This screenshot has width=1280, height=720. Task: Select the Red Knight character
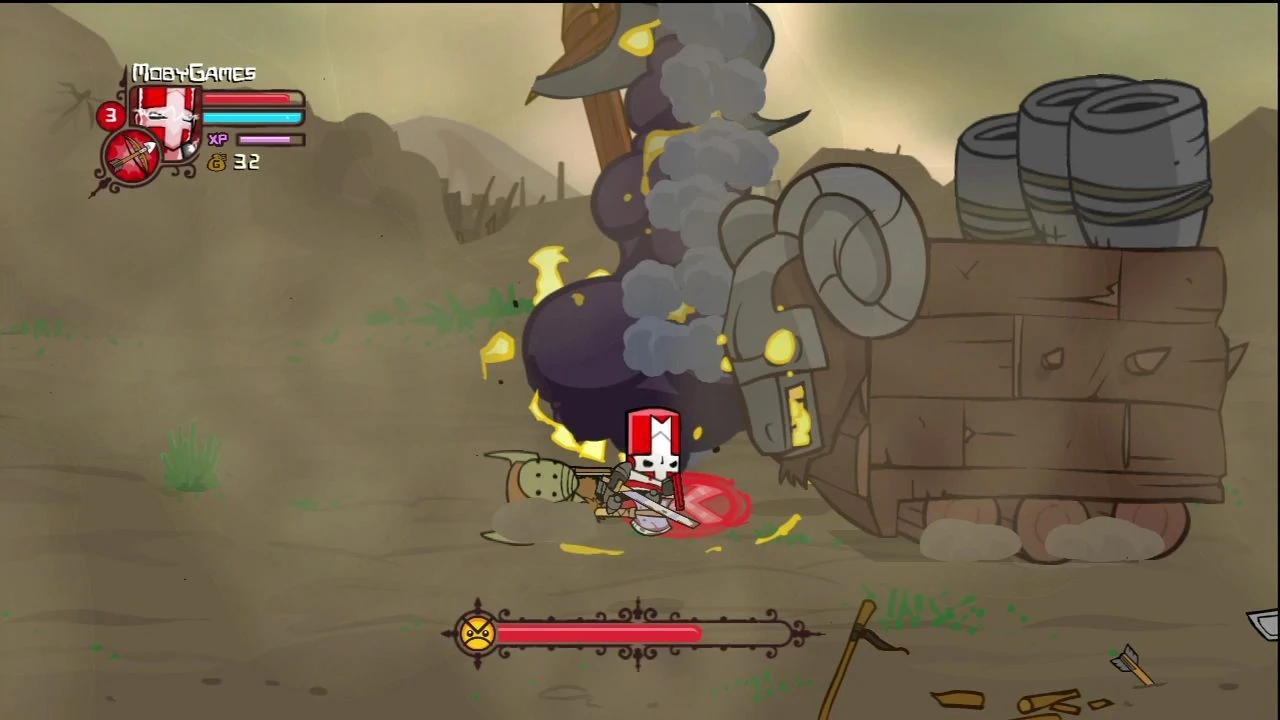click(655, 470)
